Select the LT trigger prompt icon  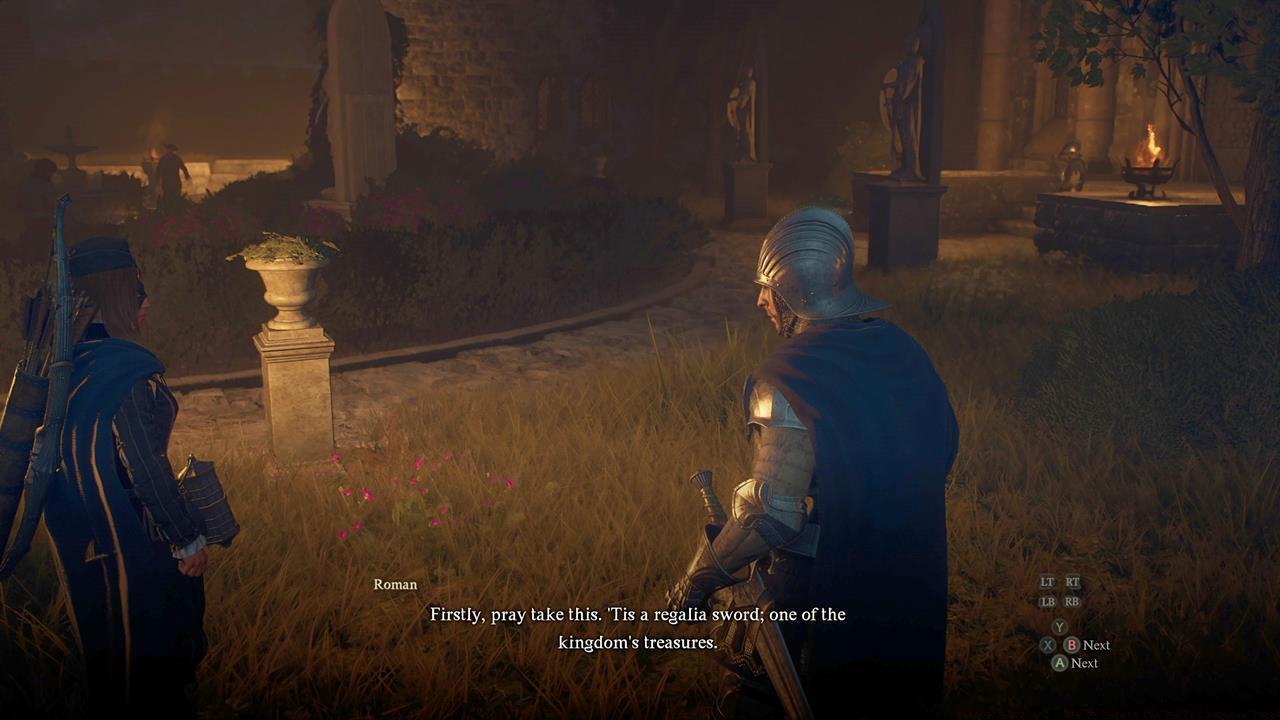pos(1046,583)
